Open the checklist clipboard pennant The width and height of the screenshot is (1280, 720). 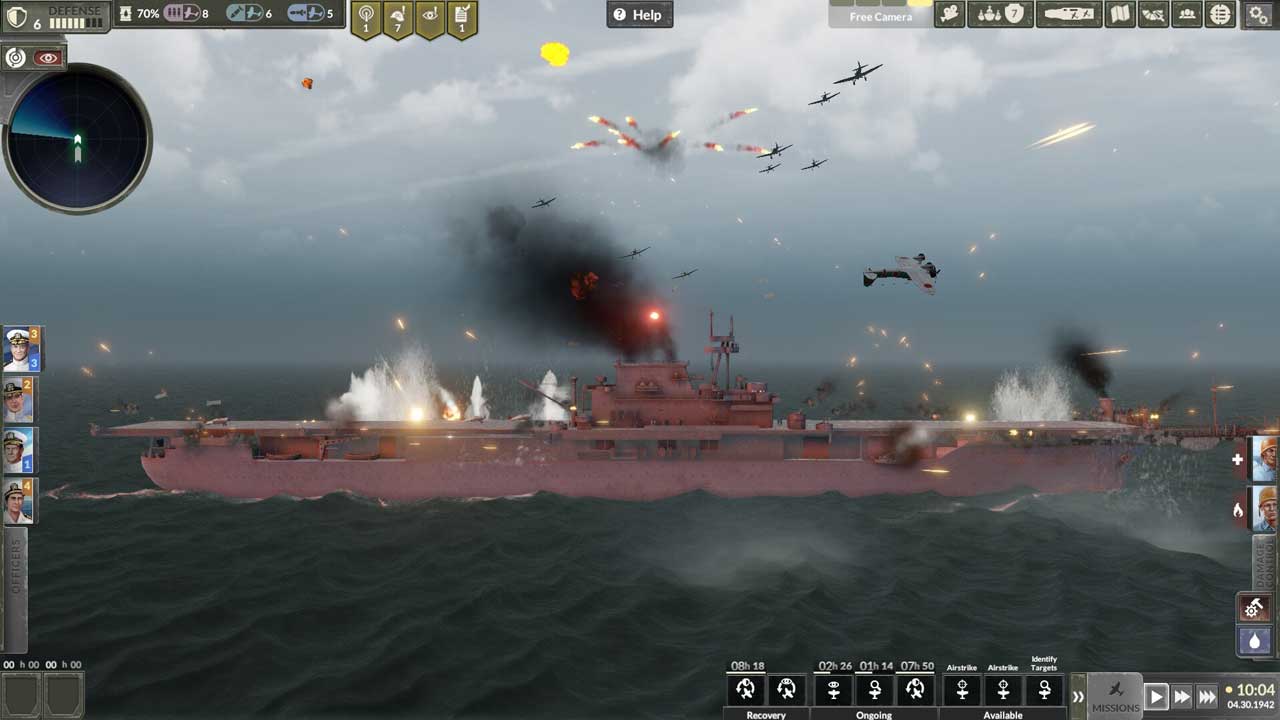point(461,18)
